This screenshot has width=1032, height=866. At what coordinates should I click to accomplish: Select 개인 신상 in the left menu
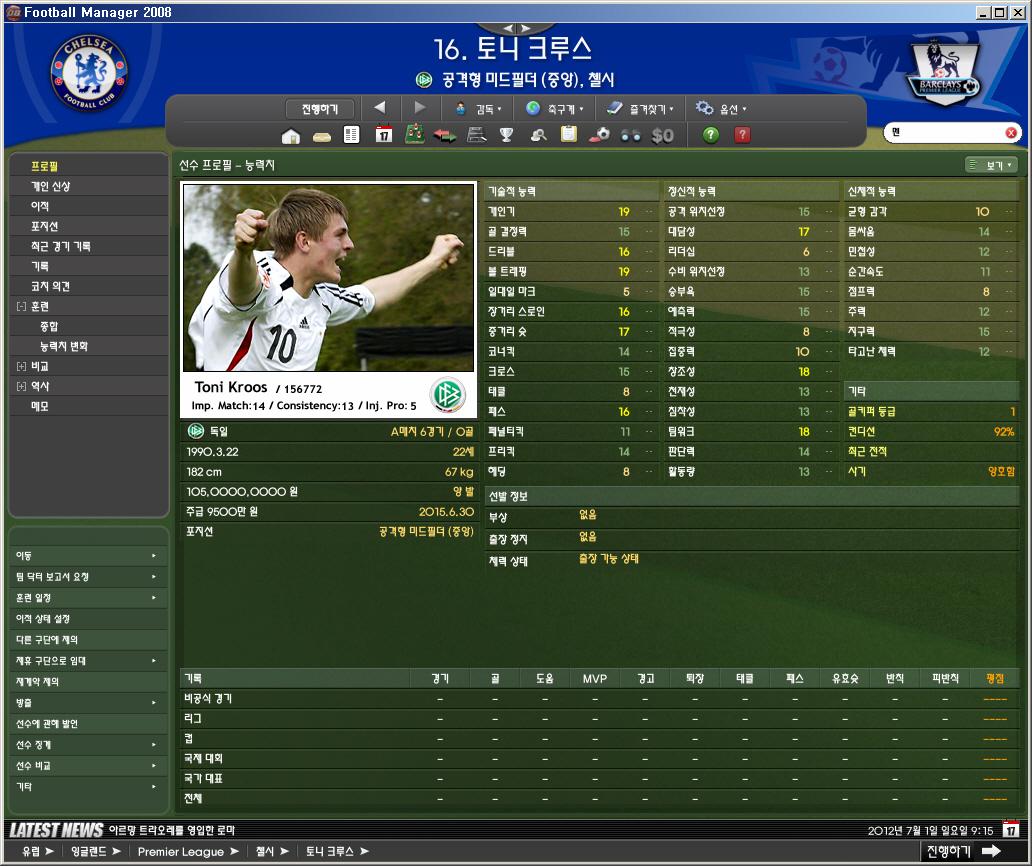click(50, 186)
